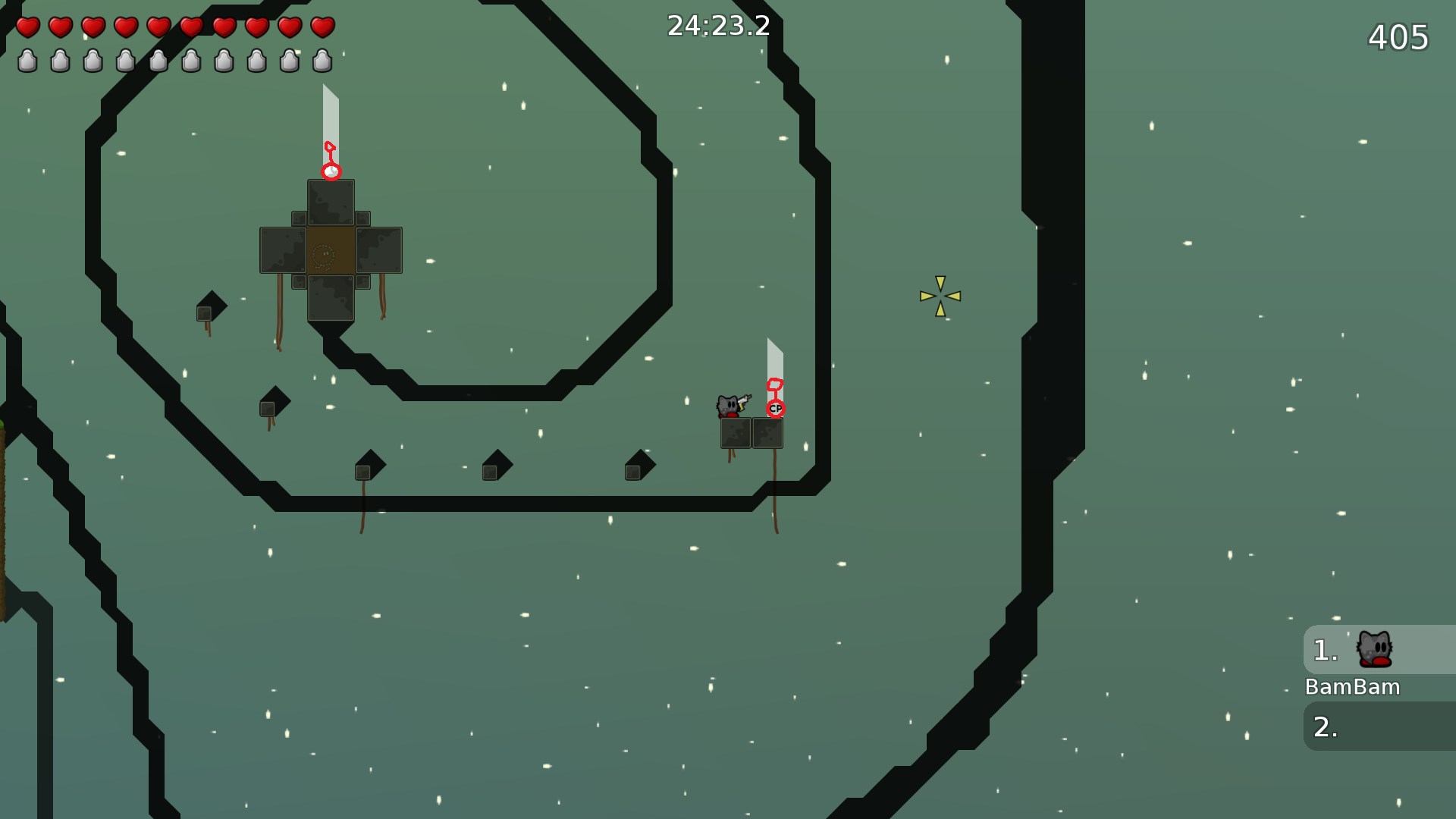Click the 405 score counter
1456x819 pixels.
click(1398, 37)
